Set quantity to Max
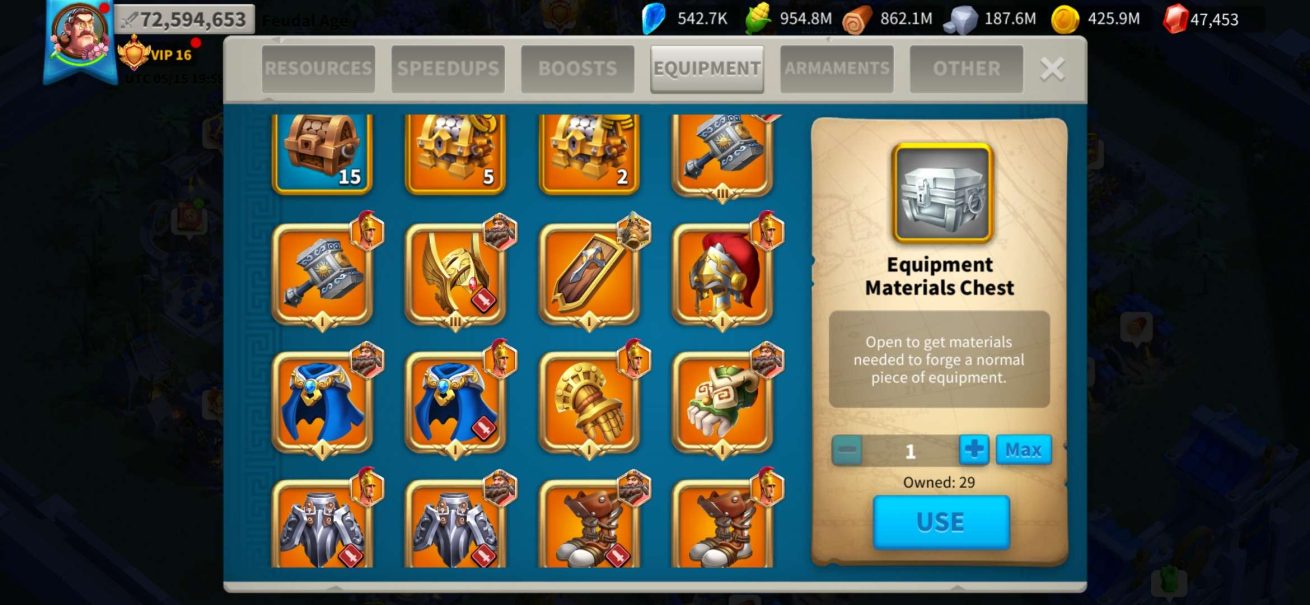Image resolution: width=1310 pixels, height=605 pixels. pos(1023,450)
